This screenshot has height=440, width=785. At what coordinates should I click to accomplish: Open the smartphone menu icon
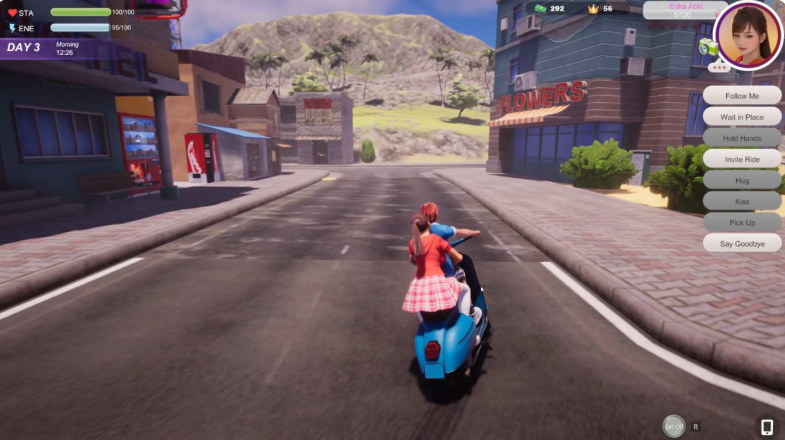767,427
